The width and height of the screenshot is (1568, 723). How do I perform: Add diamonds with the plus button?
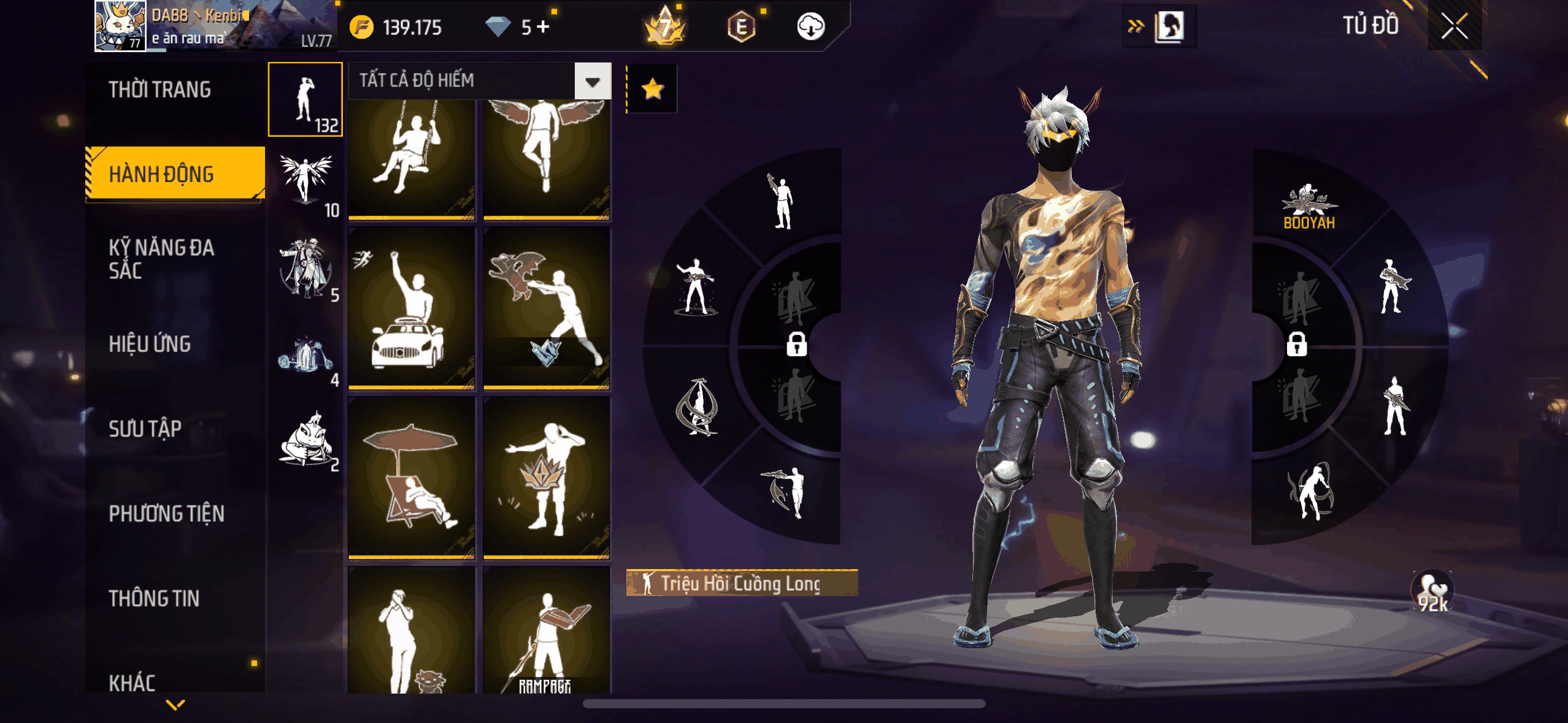pos(543,27)
